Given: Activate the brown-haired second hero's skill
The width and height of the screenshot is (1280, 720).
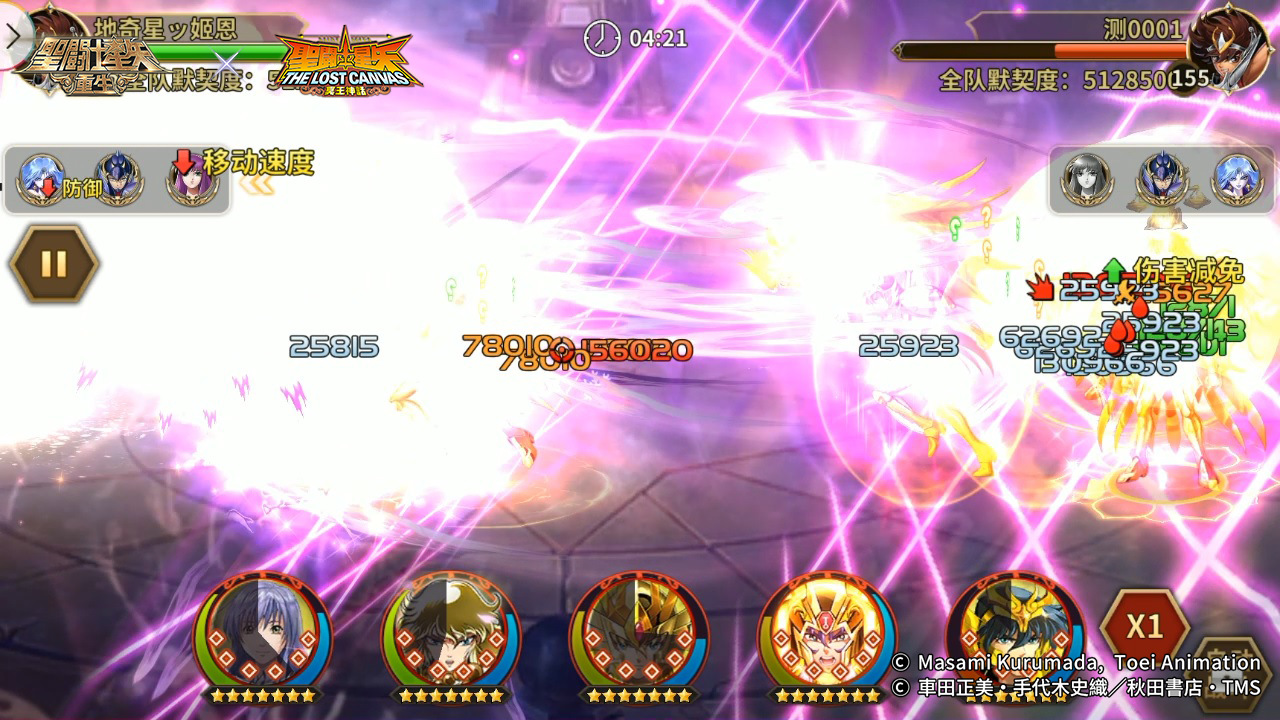Looking at the screenshot, I should pos(450,633).
